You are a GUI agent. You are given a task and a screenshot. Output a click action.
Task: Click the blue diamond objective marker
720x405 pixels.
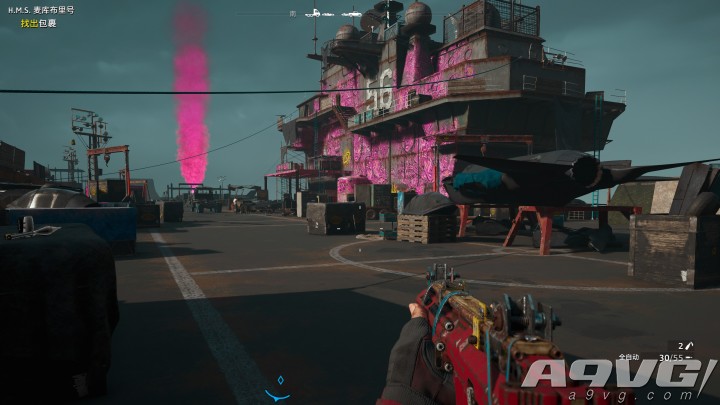[280, 379]
